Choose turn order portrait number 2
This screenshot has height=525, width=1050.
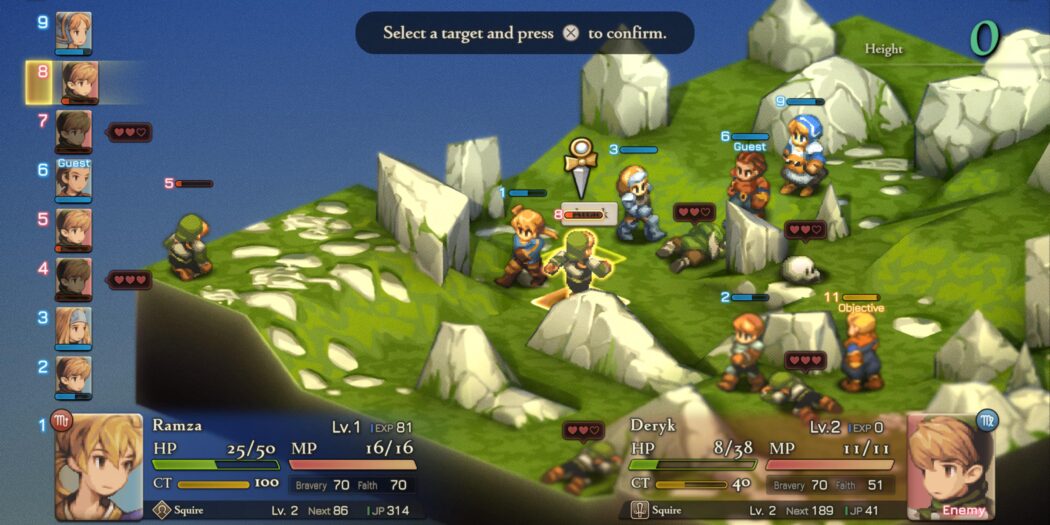tap(73, 376)
